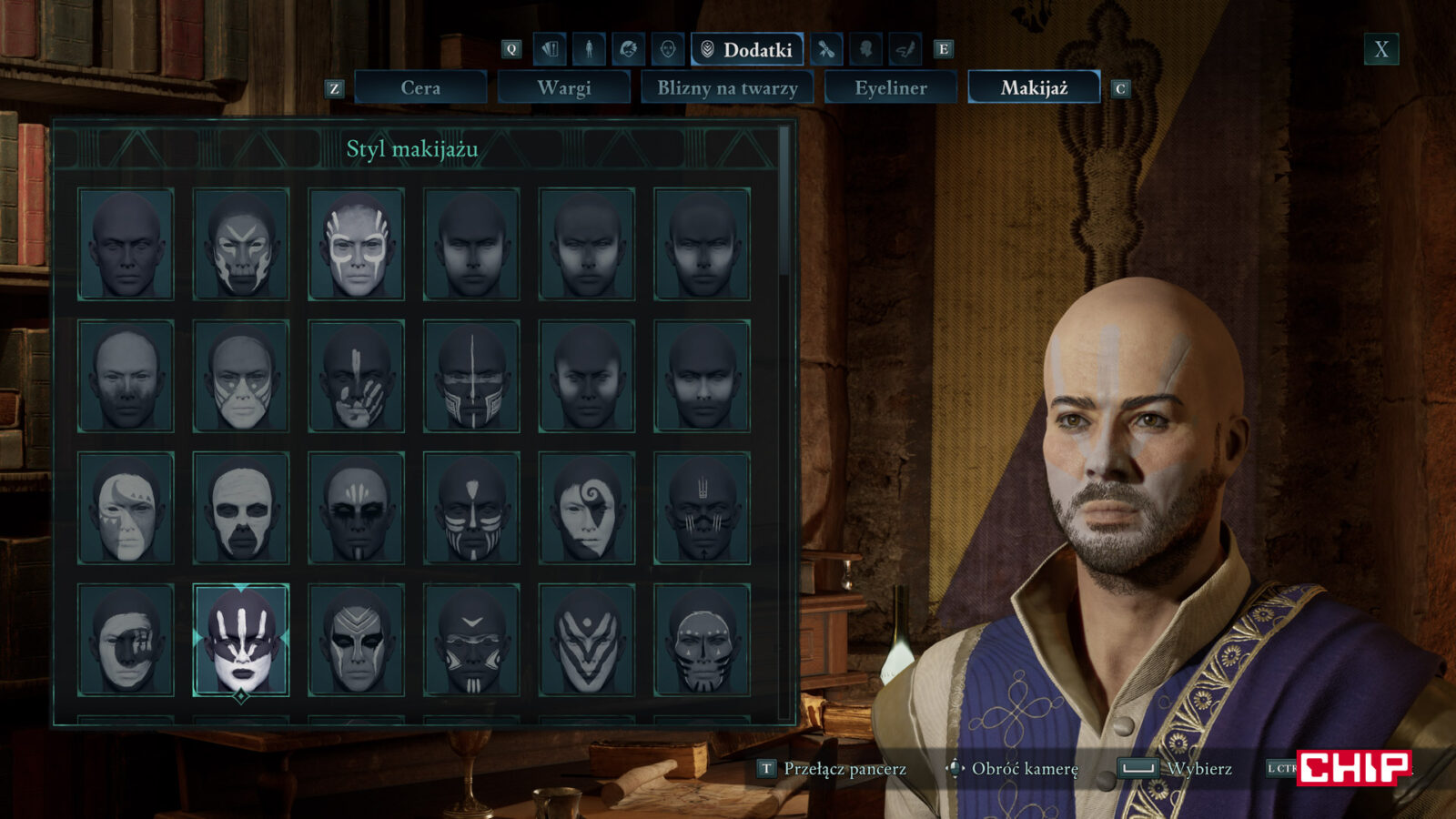
Task: Select the spiral swirl makeup style
Action: [587, 508]
